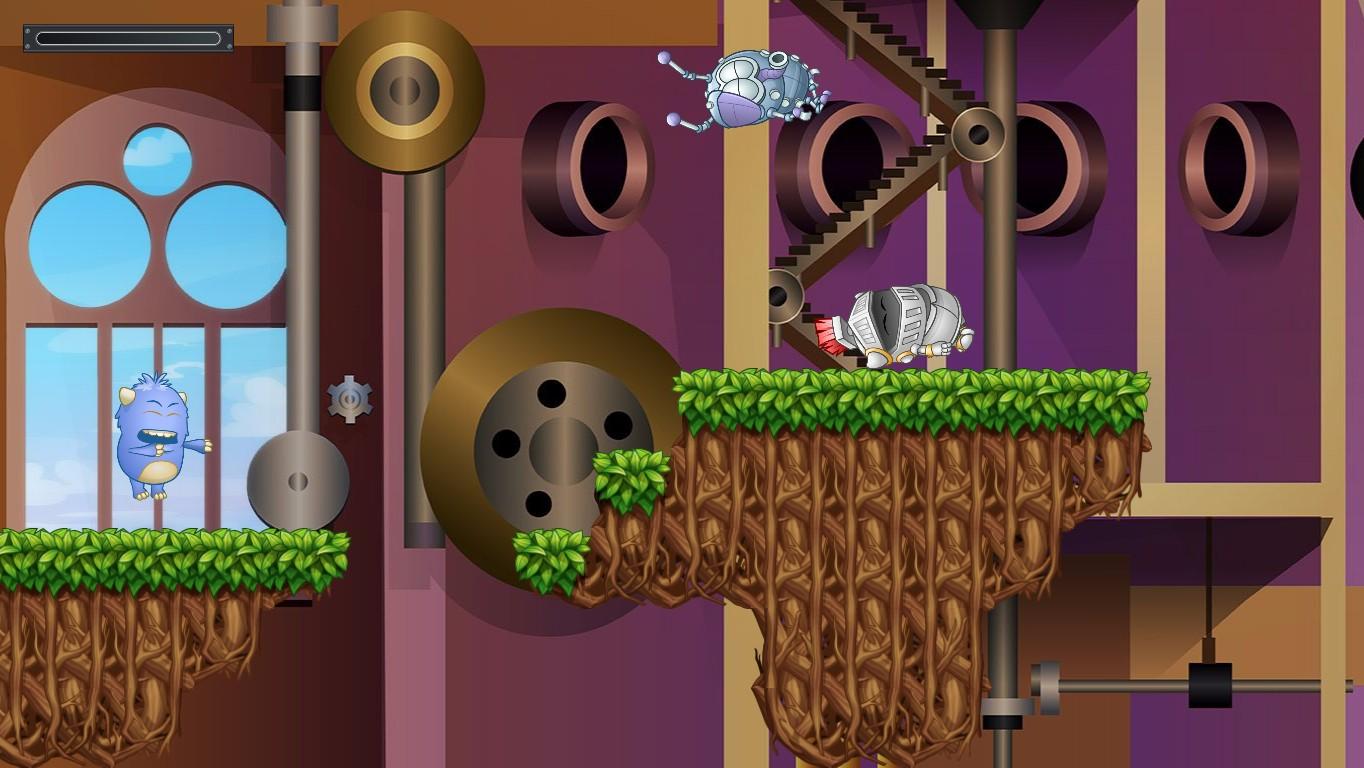Click the knight's red rocket booster

tap(828, 337)
